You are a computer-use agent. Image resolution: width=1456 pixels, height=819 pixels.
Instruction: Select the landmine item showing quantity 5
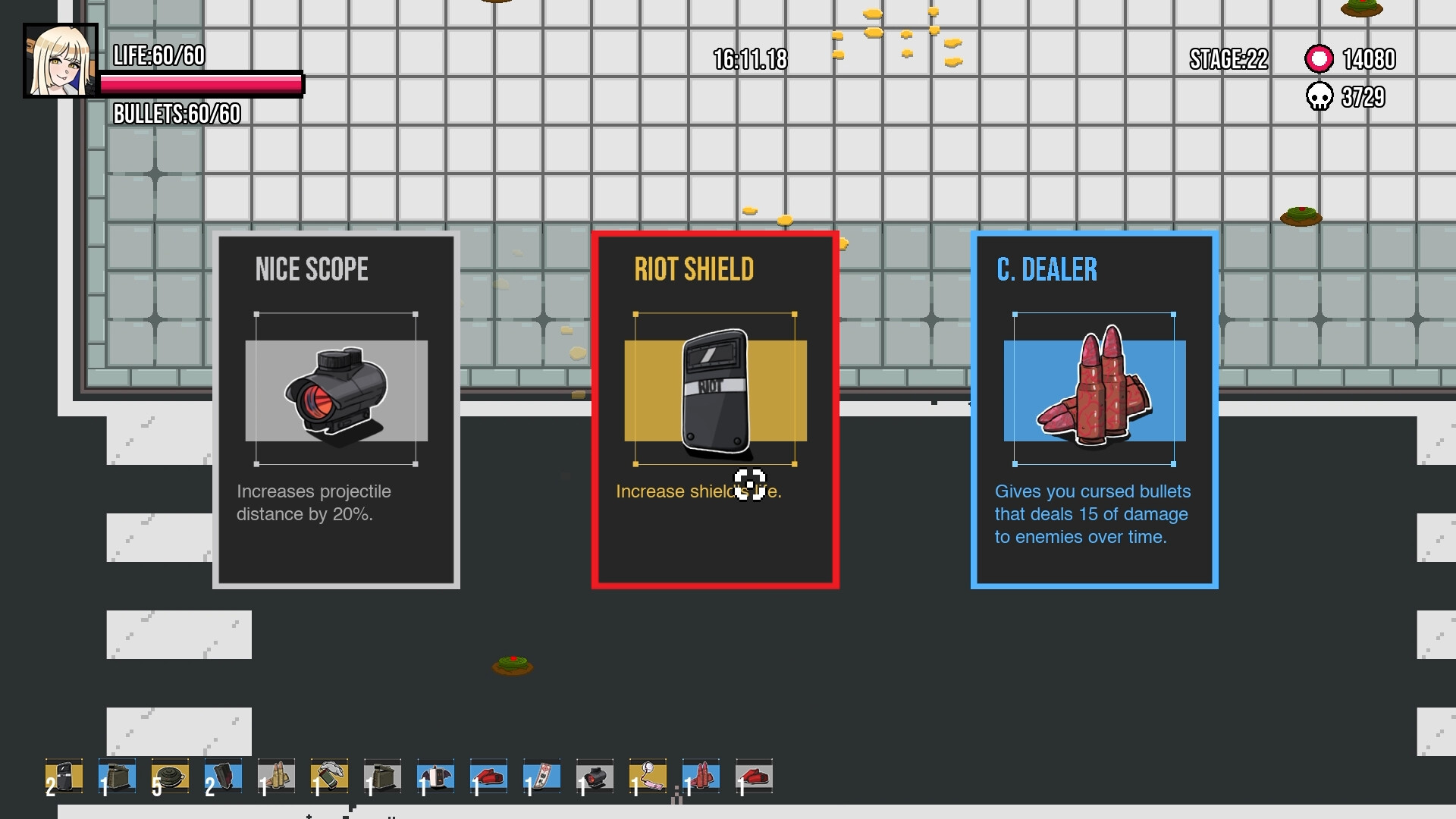coord(171,777)
